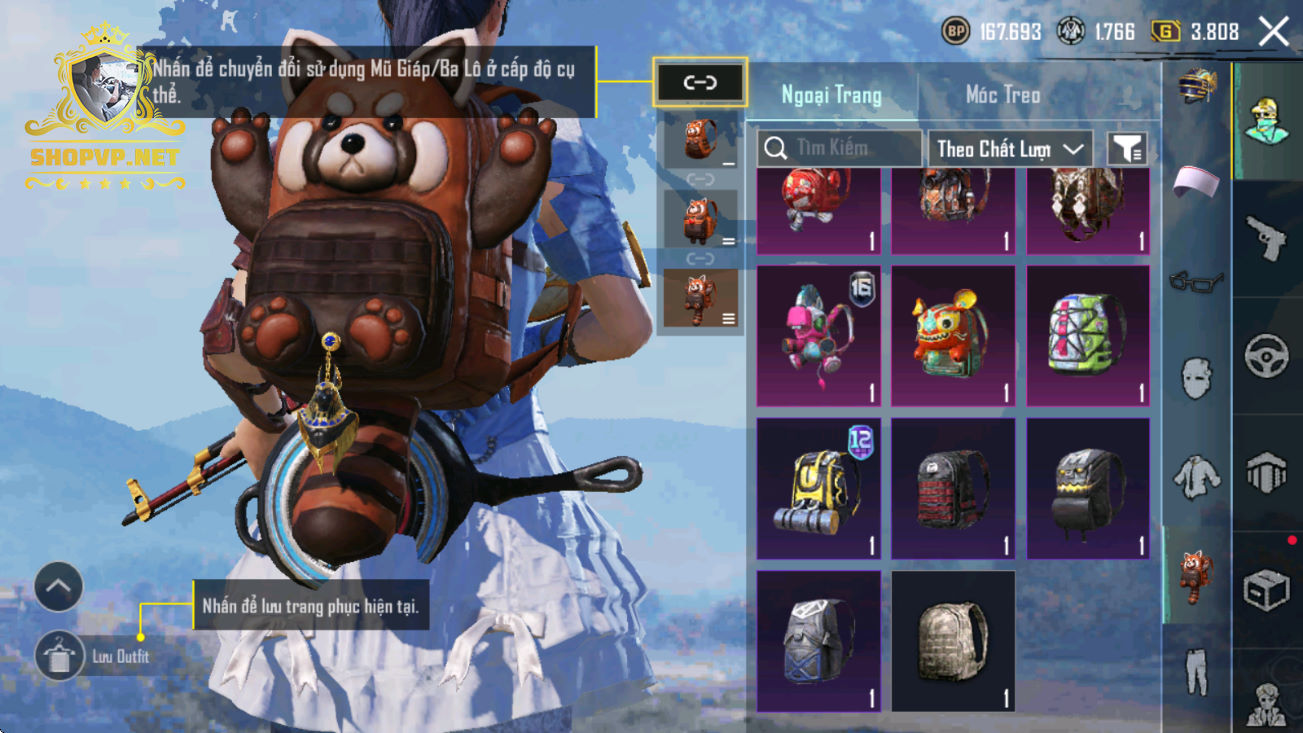Open the Theo Chất Lượng sort dropdown
Image resolution: width=1303 pixels, height=733 pixels.
1009,149
